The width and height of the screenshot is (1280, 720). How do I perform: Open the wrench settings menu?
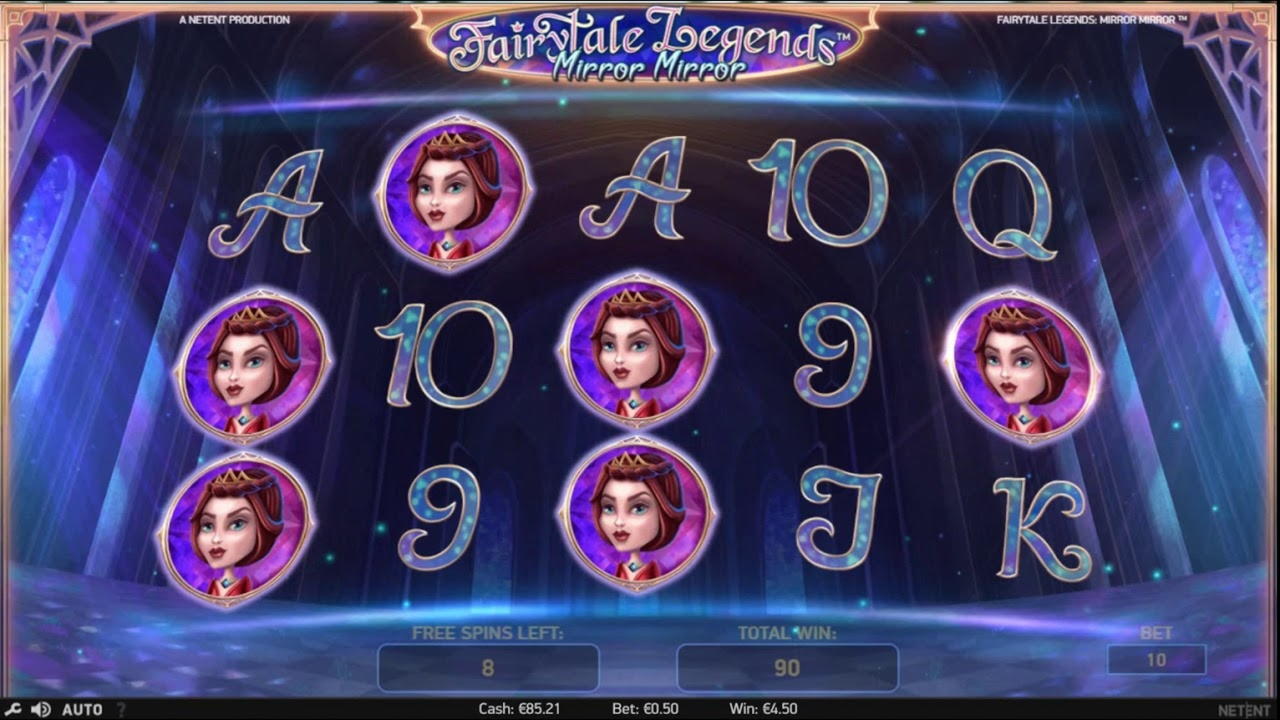[14, 709]
